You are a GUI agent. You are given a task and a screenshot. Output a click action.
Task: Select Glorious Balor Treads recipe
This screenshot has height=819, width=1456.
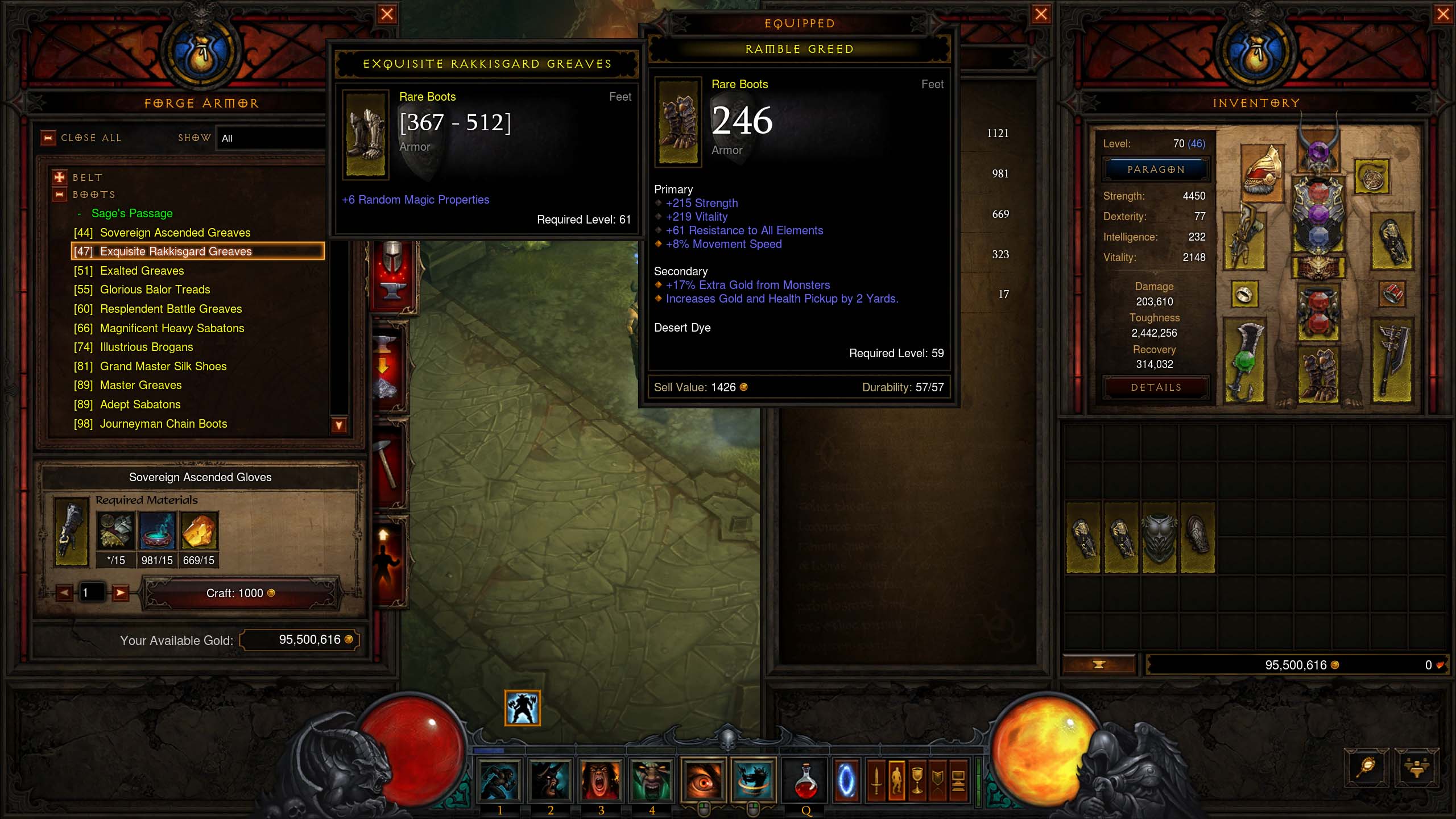[x=155, y=289]
